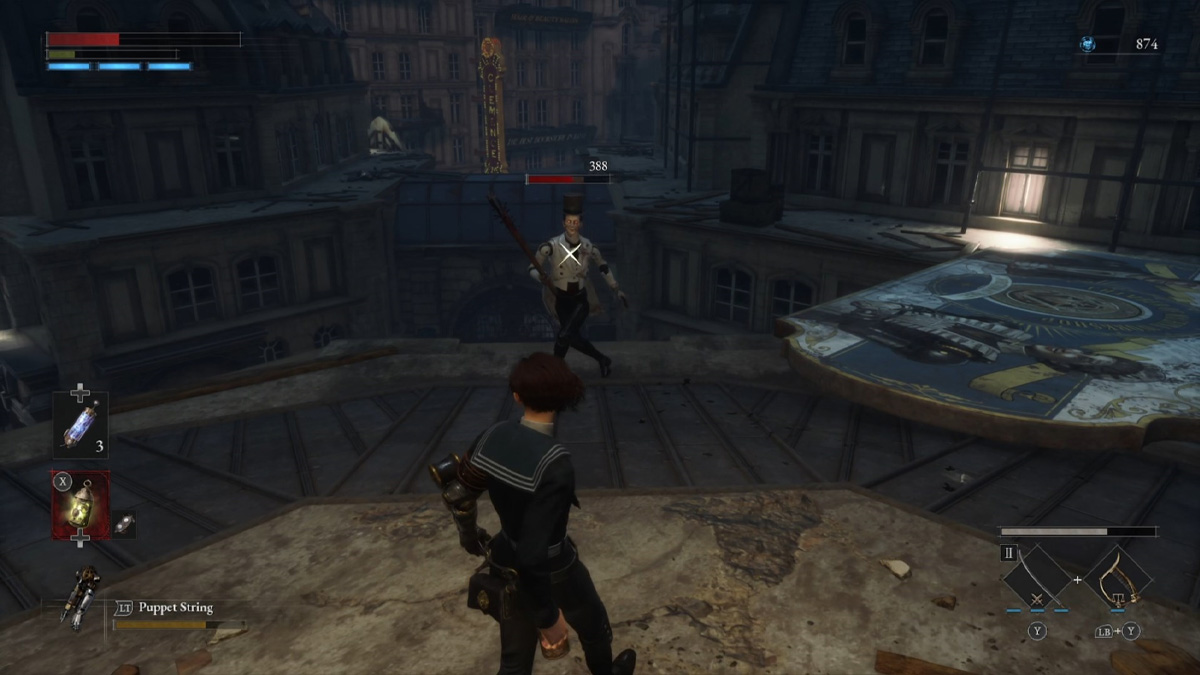Select the blade Fable Art diamond slot
The width and height of the screenshot is (1200, 675).
click(x=1037, y=577)
